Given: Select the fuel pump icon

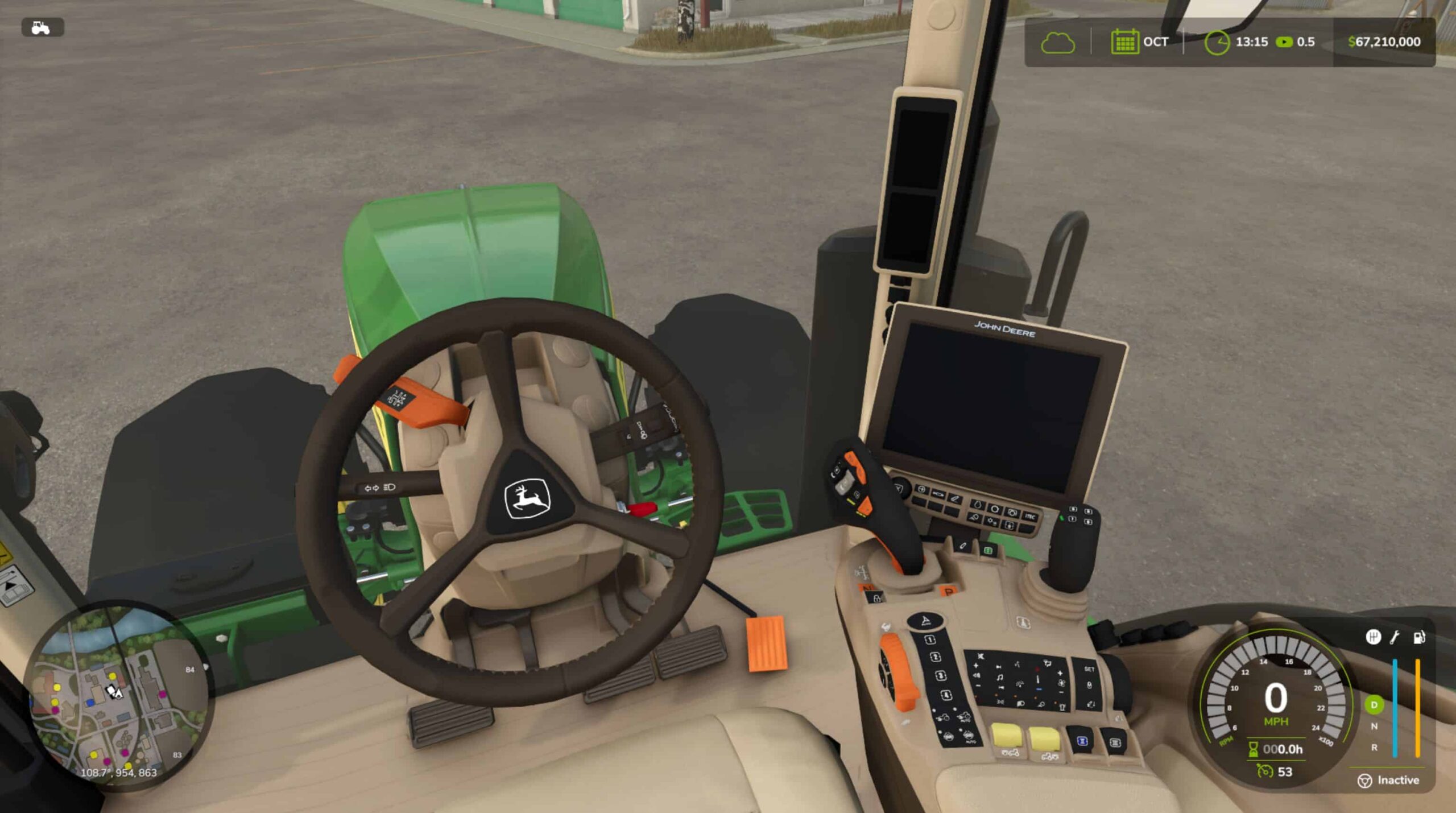Looking at the screenshot, I should (x=1419, y=637).
